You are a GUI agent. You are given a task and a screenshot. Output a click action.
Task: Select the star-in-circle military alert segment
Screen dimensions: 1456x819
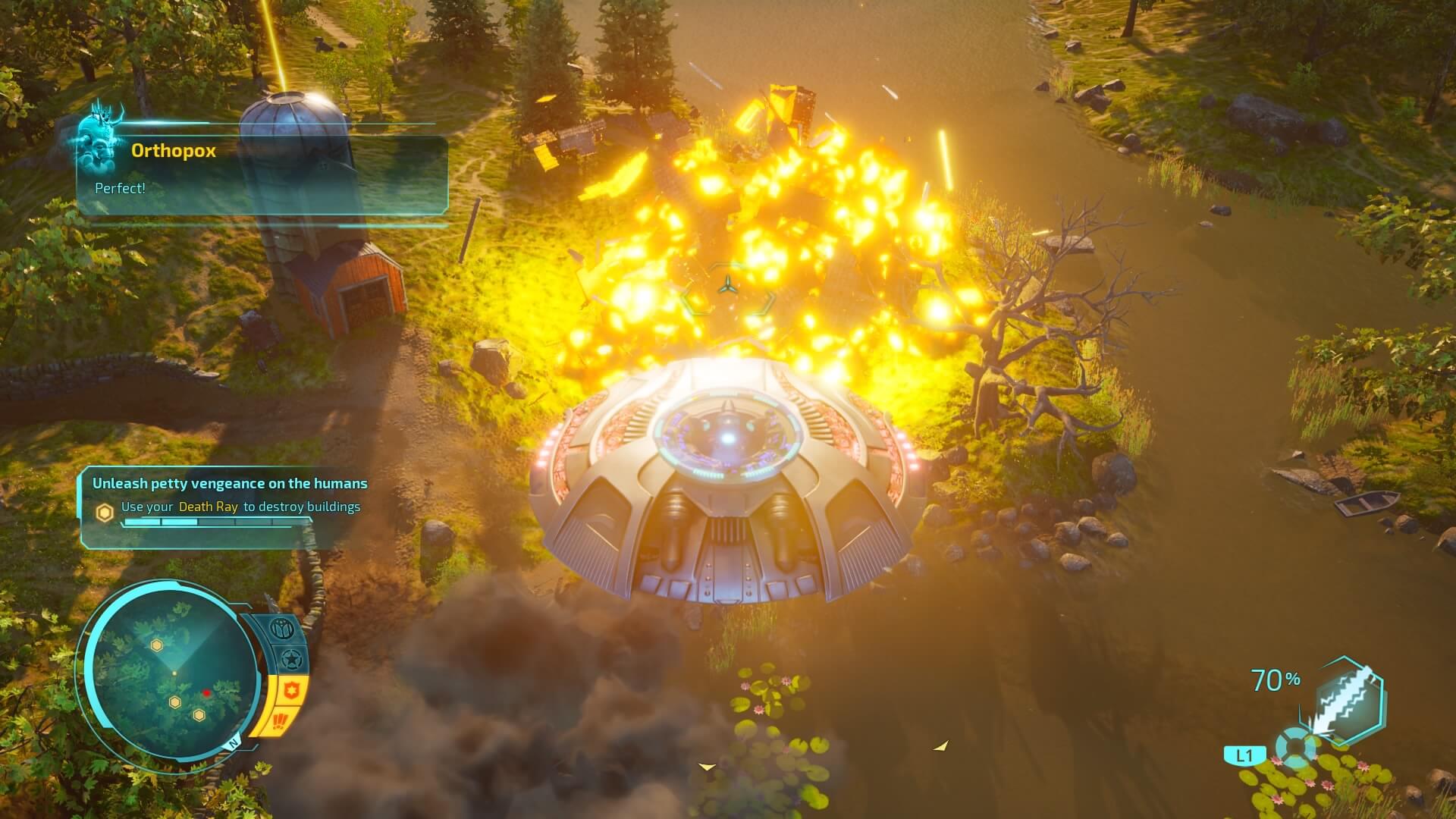[x=290, y=659]
